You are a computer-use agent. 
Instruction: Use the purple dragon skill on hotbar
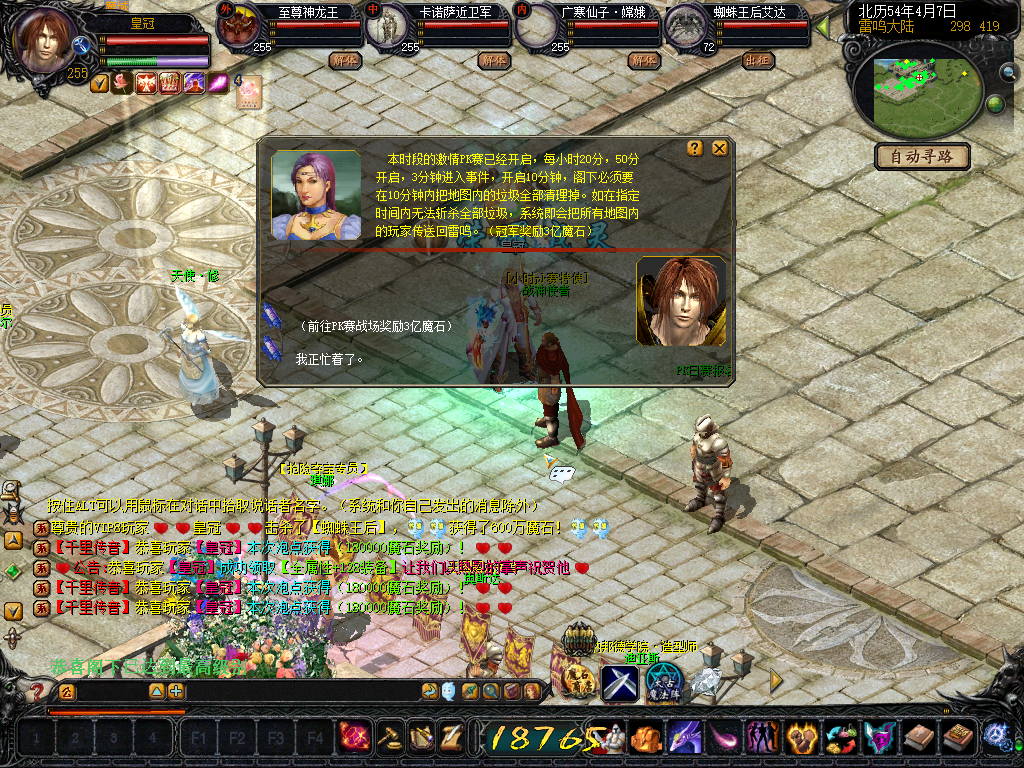tap(684, 739)
